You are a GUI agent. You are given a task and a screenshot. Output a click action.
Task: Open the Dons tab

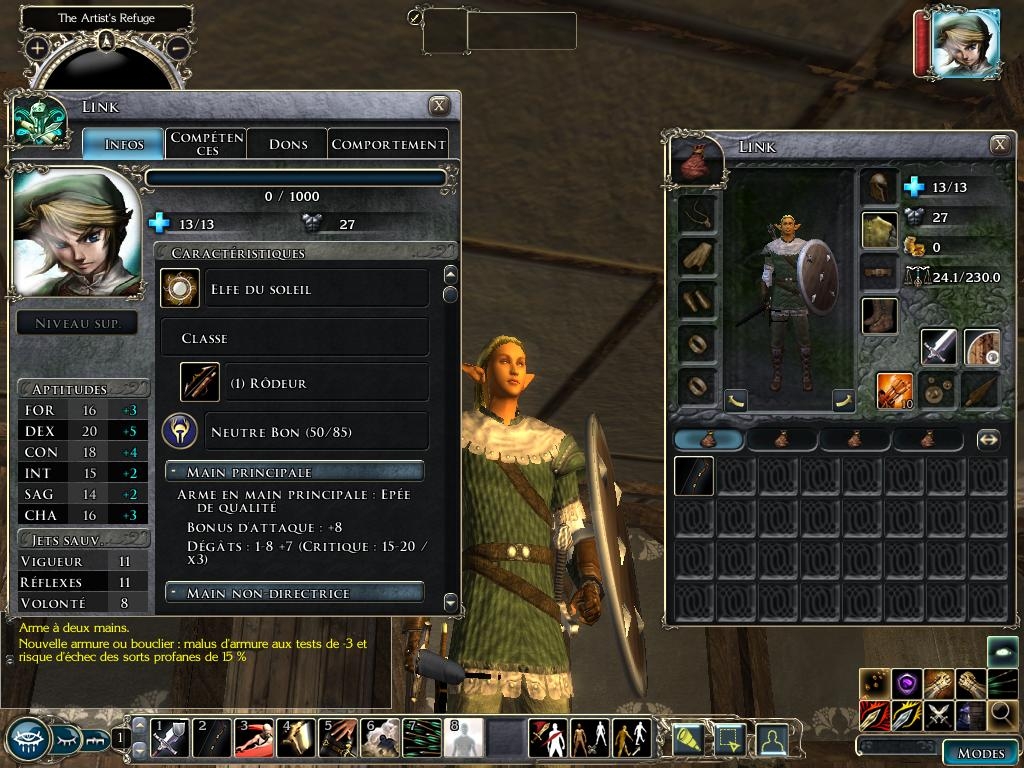(288, 144)
